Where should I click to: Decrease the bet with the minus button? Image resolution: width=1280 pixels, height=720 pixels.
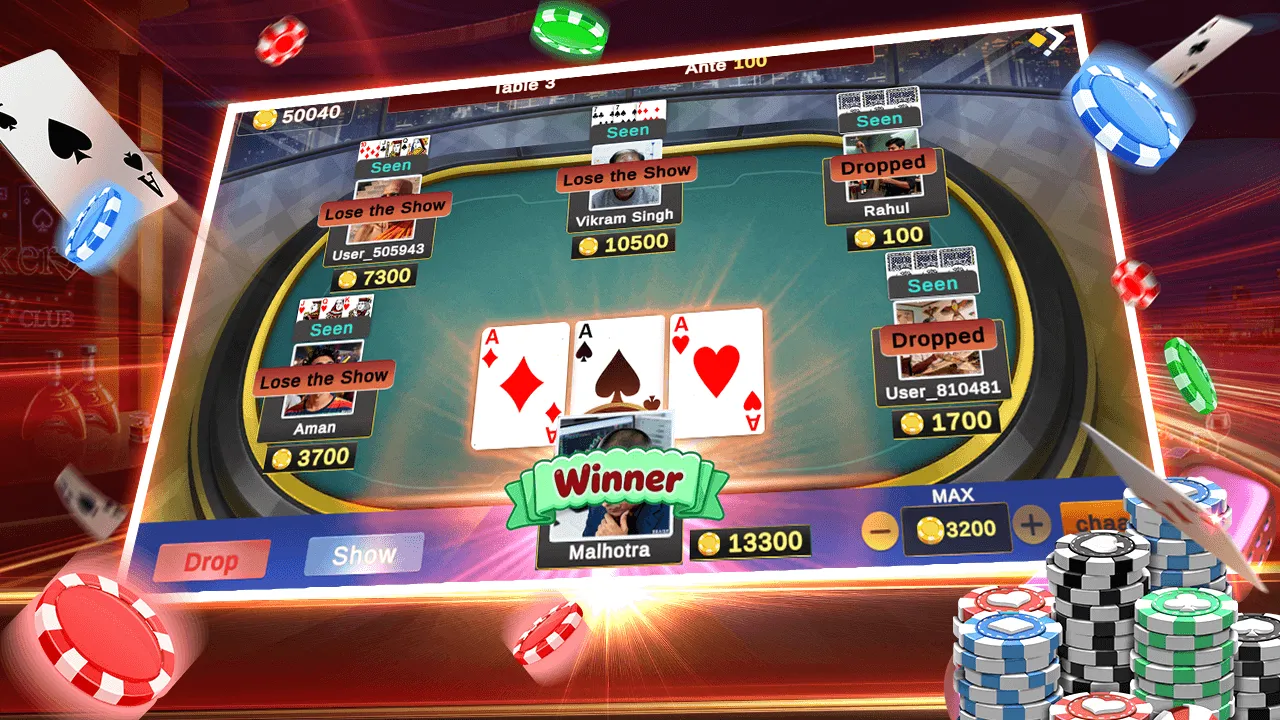click(x=880, y=530)
